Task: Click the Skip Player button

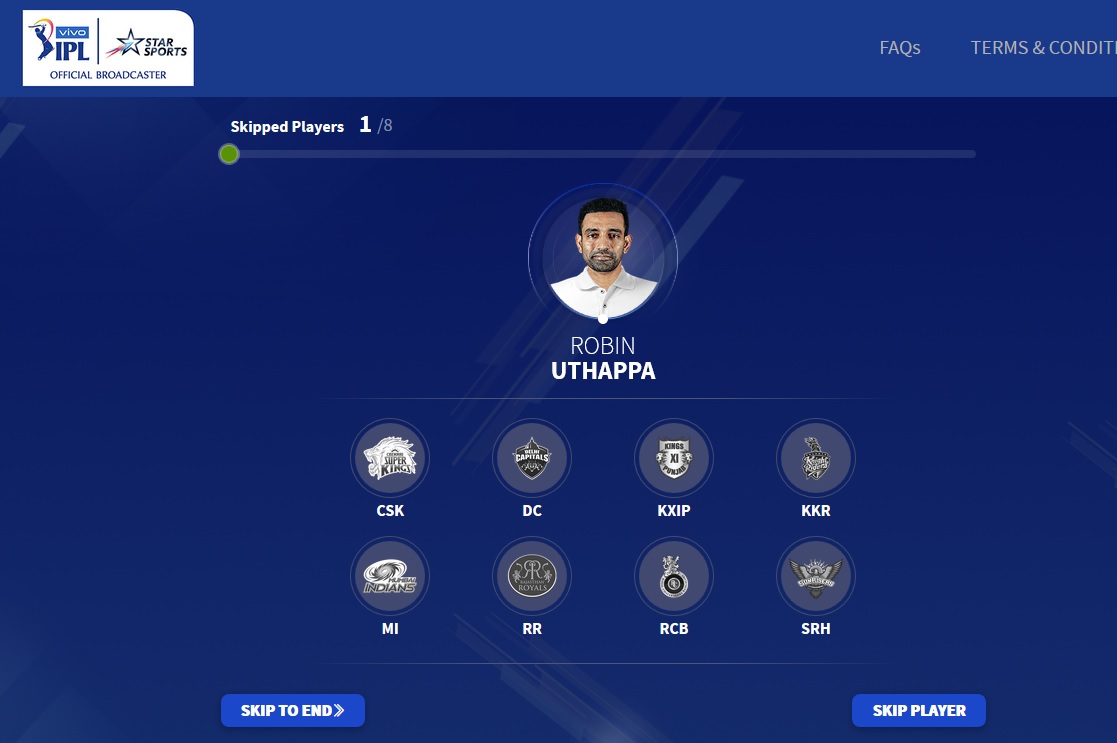Action: (x=918, y=711)
